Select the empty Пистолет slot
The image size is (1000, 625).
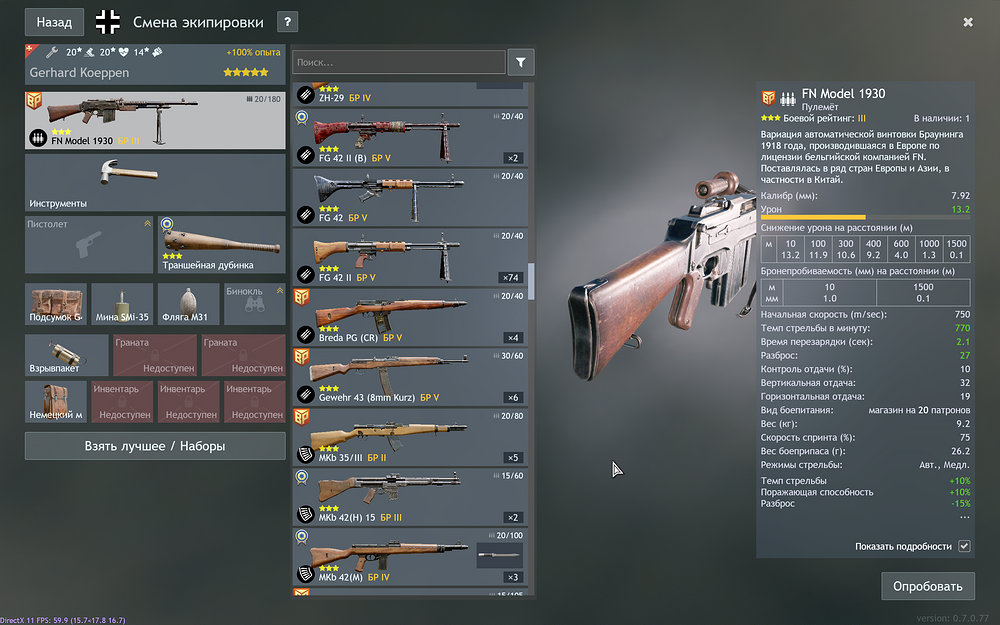pyautogui.click(x=88, y=244)
